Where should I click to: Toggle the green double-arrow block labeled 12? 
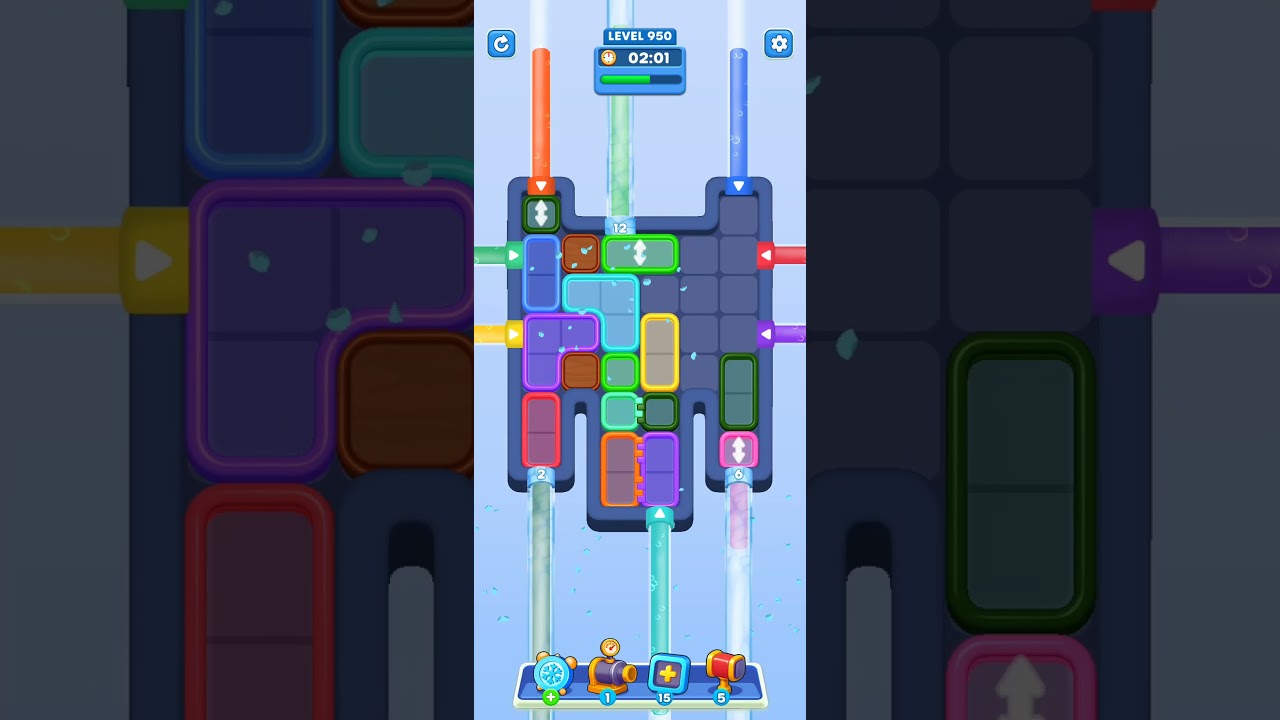640,253
